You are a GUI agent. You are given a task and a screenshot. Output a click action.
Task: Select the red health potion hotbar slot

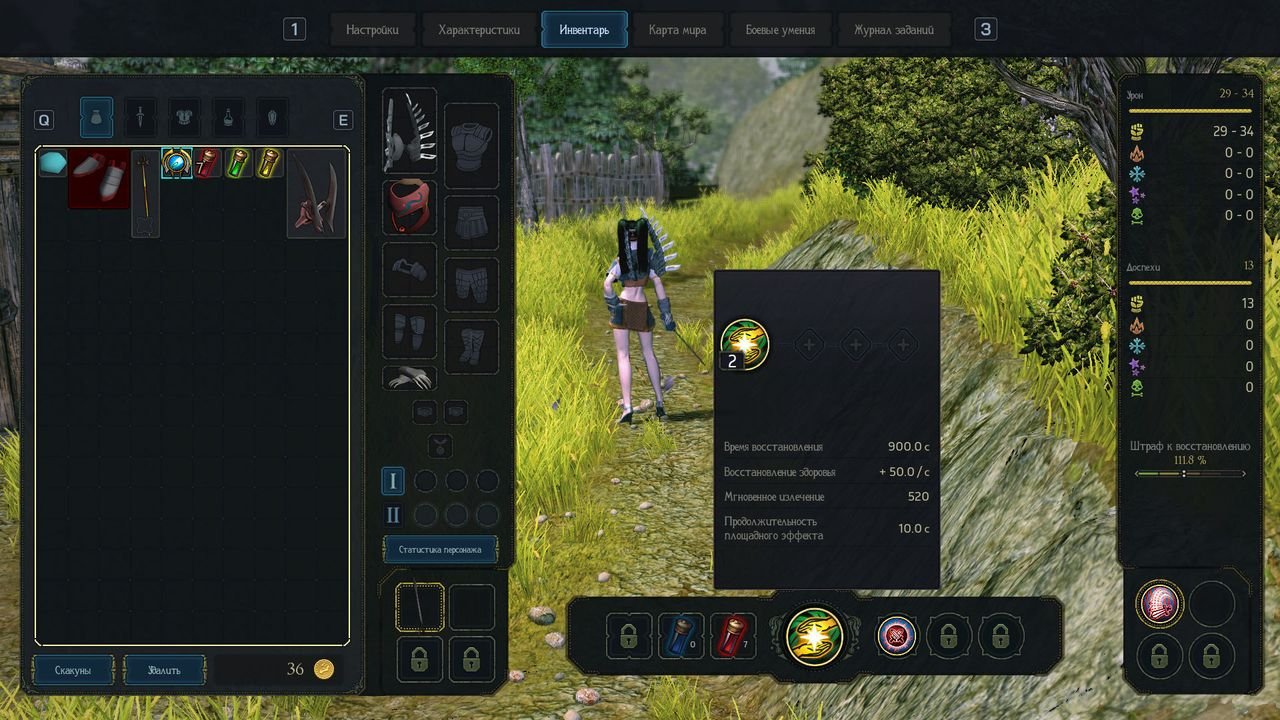[x=732, y=636]
